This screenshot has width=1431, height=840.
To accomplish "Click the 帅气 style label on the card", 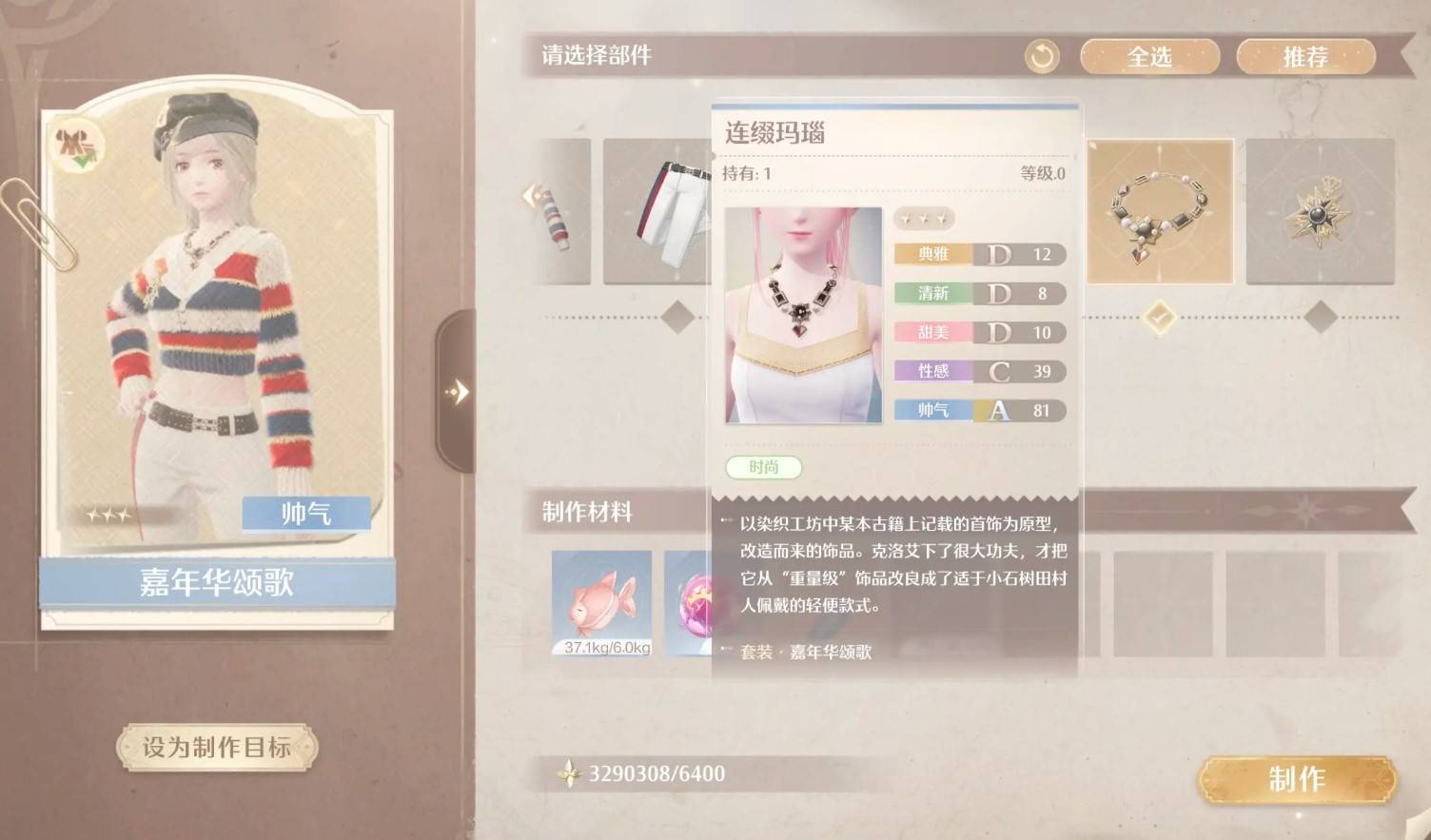I will (304, 512).
